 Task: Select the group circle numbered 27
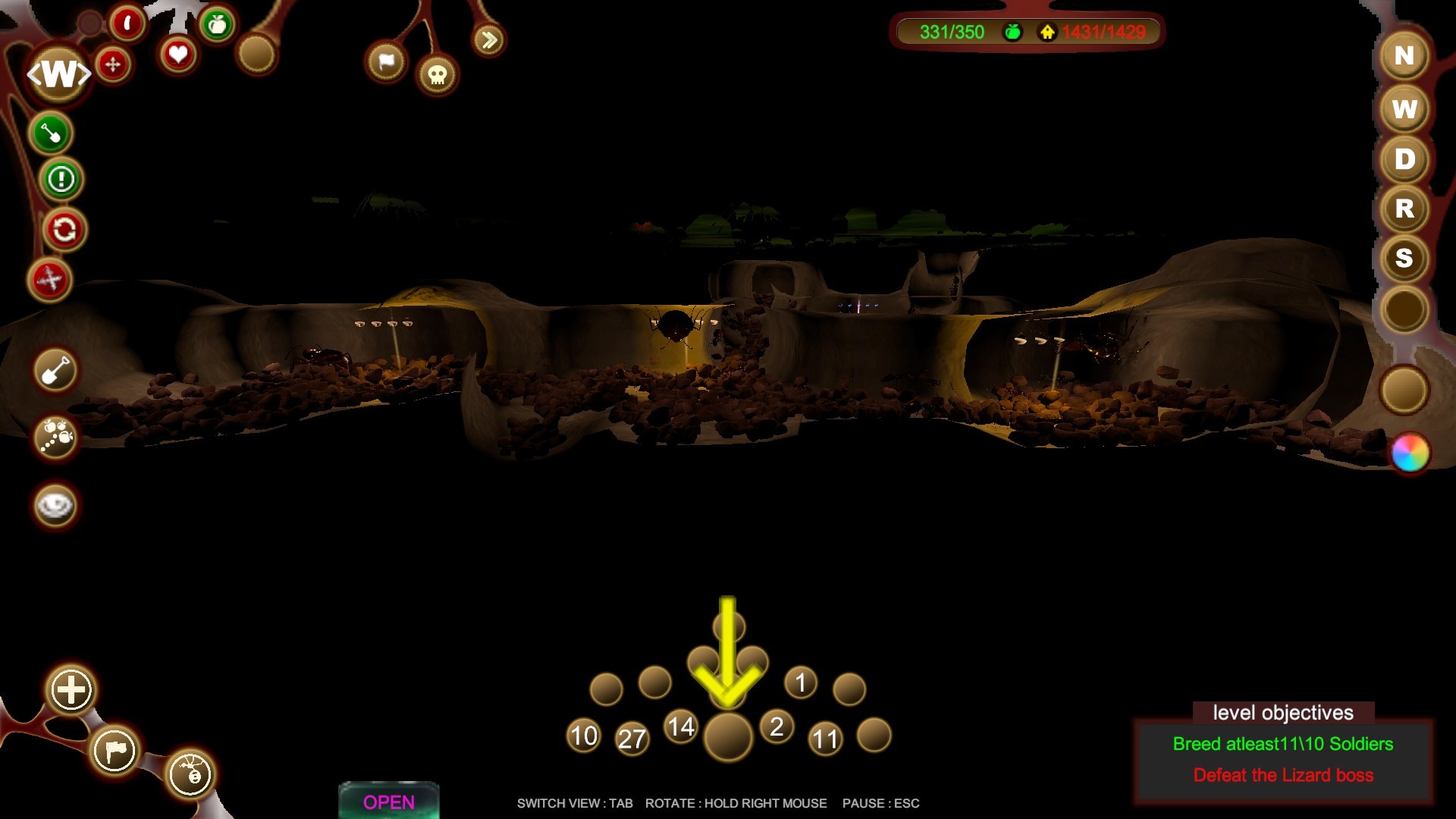632,739
